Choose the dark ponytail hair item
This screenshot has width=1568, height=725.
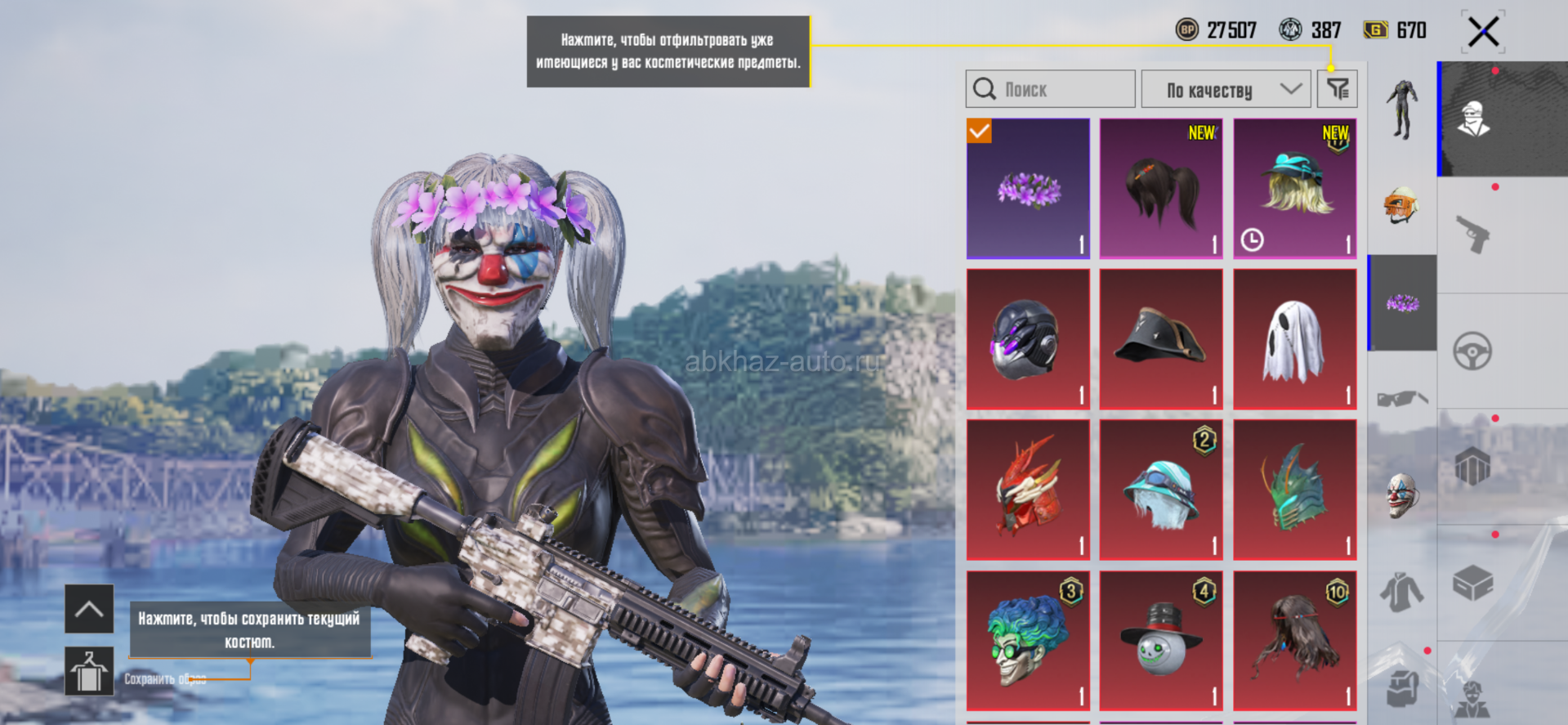click(x=1161, y=189)
